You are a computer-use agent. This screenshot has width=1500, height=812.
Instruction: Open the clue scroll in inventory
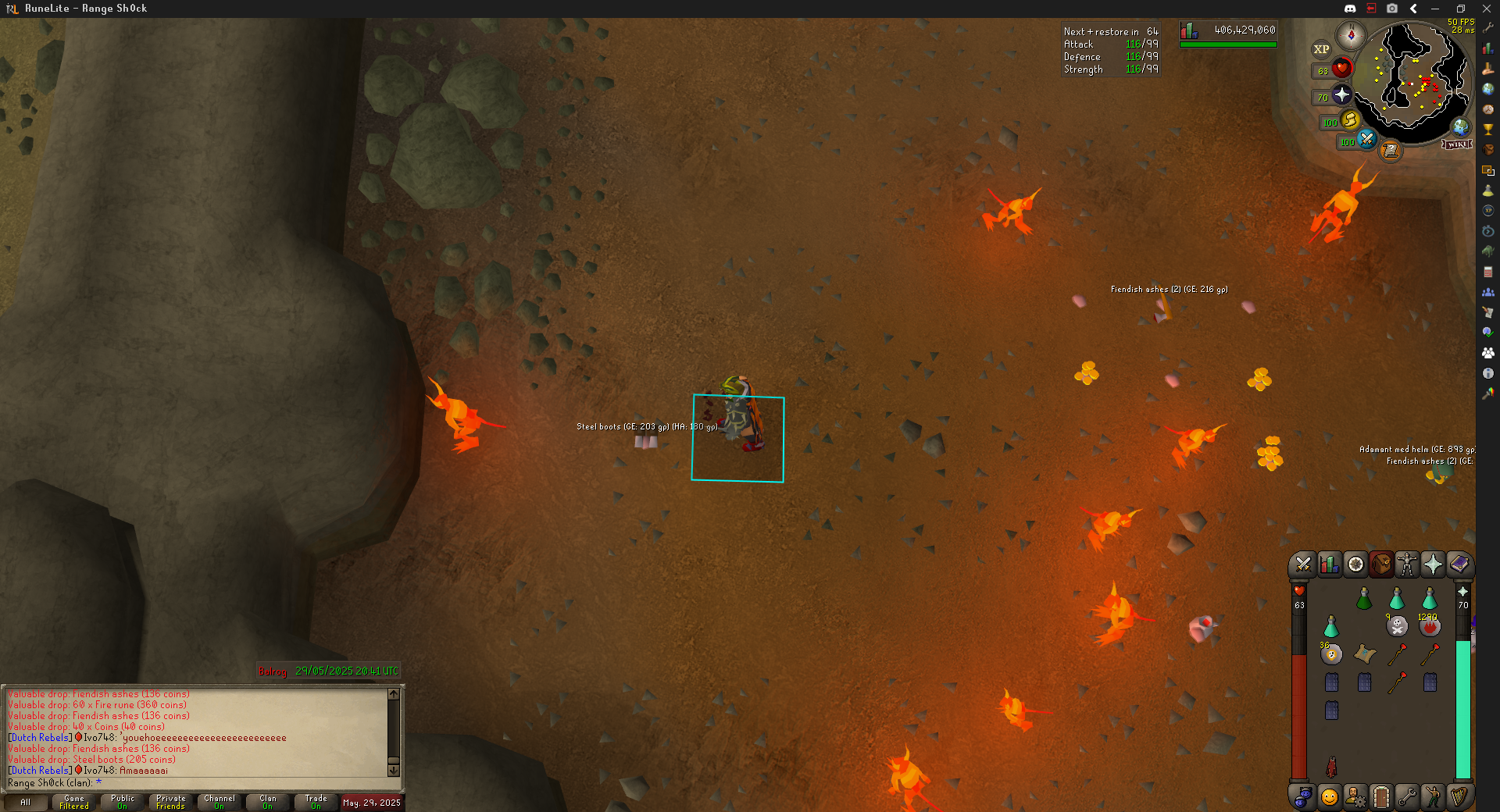(x=1365, y=654)
